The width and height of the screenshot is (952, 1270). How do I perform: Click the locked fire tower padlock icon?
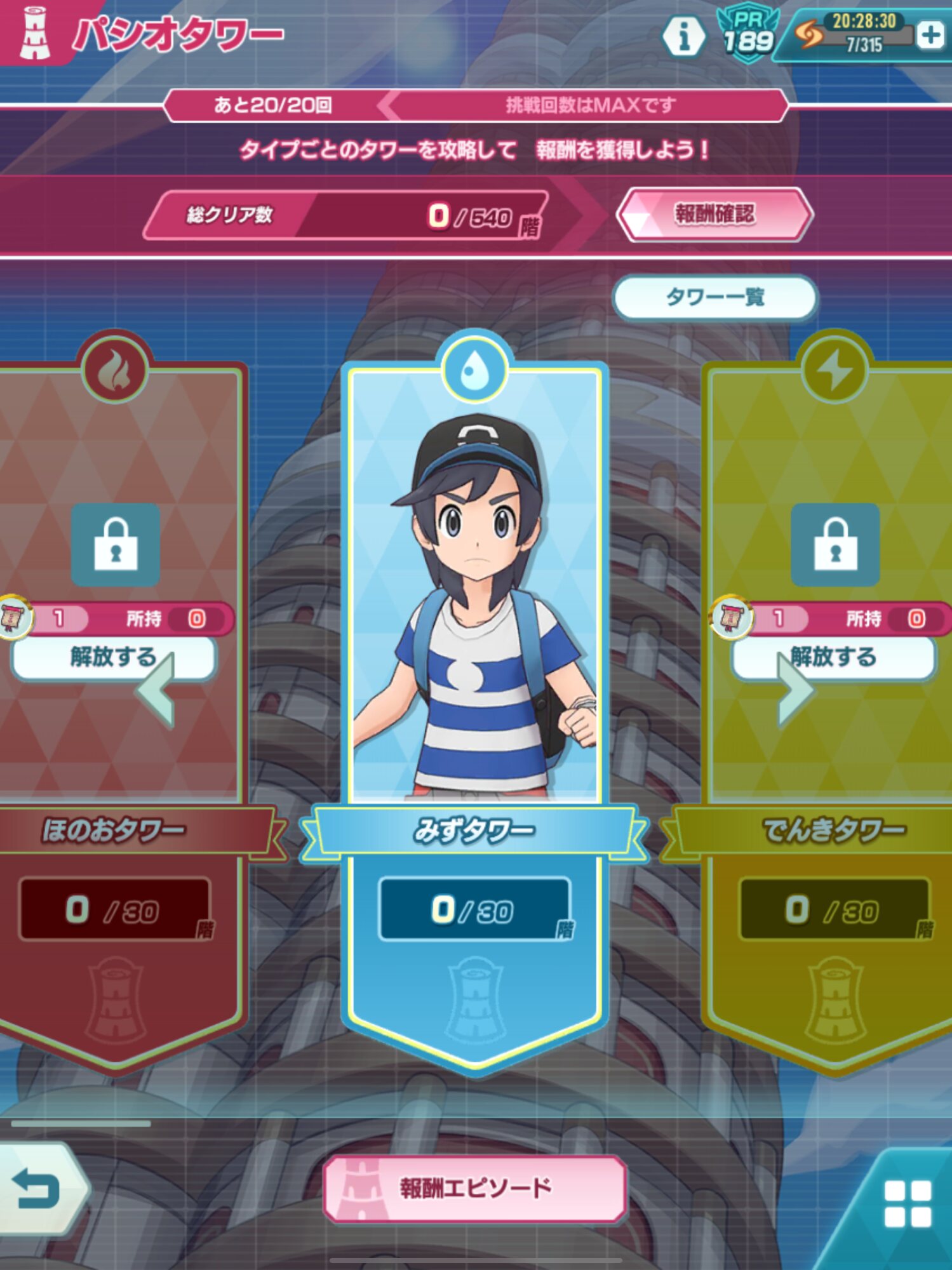click(x=115, y=545)
